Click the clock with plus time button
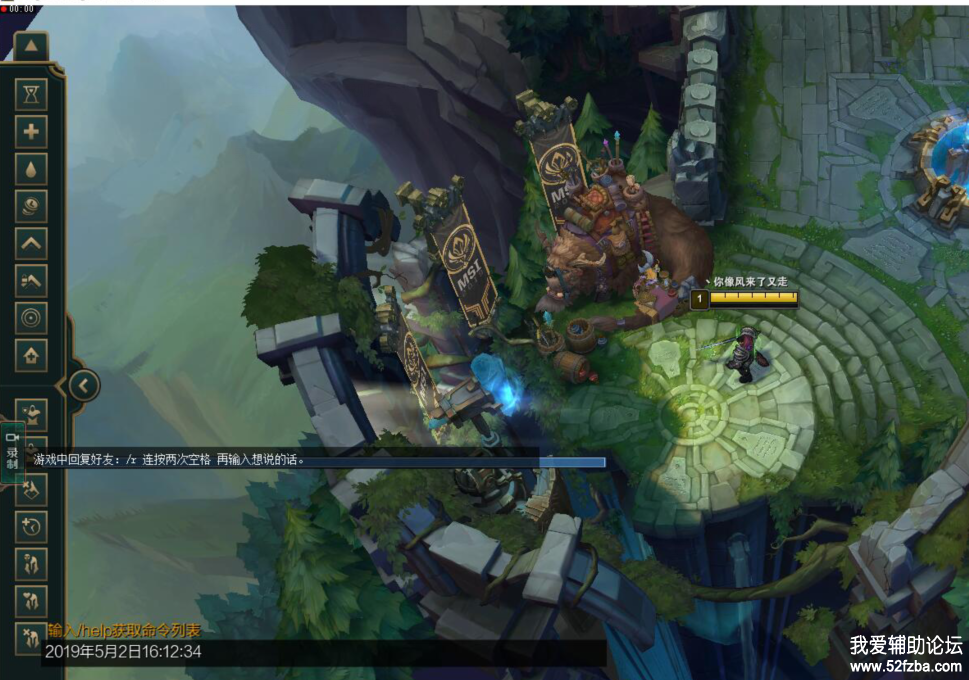The height and width of the screenshot is (680, 969). (32, 525)
